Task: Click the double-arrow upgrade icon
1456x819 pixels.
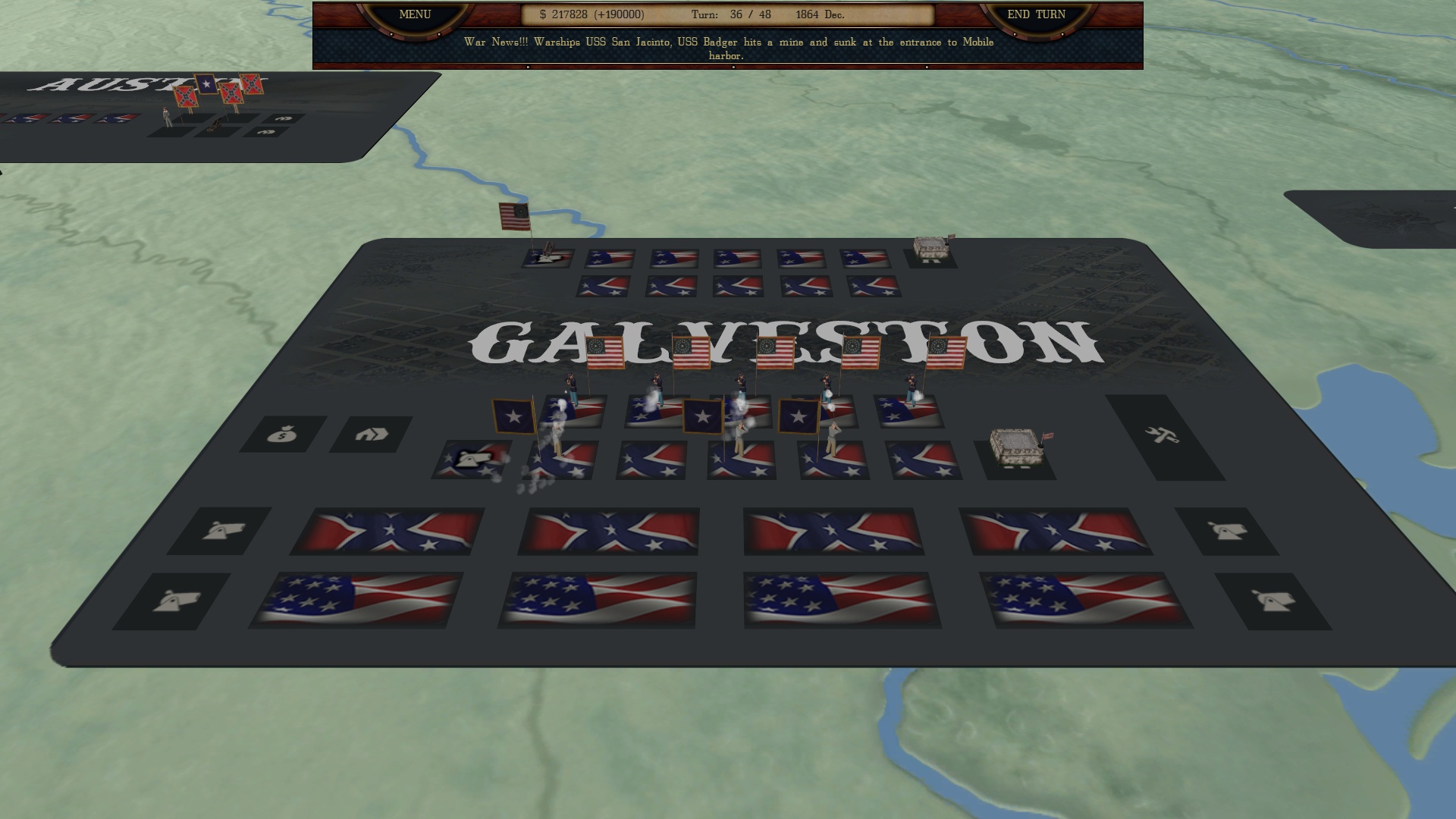Action: (x=369, y=434)
